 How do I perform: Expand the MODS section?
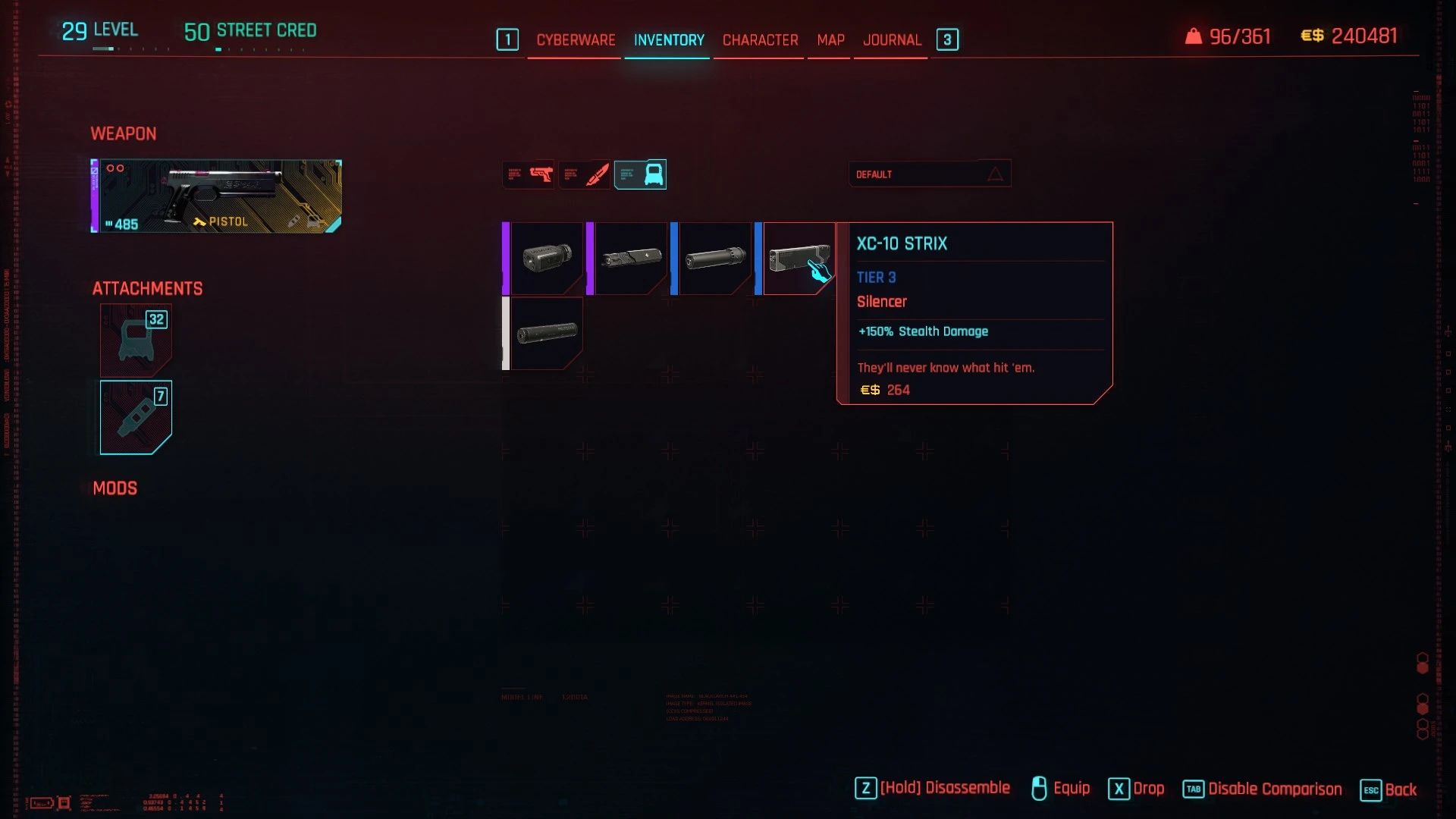coord(115,488)
